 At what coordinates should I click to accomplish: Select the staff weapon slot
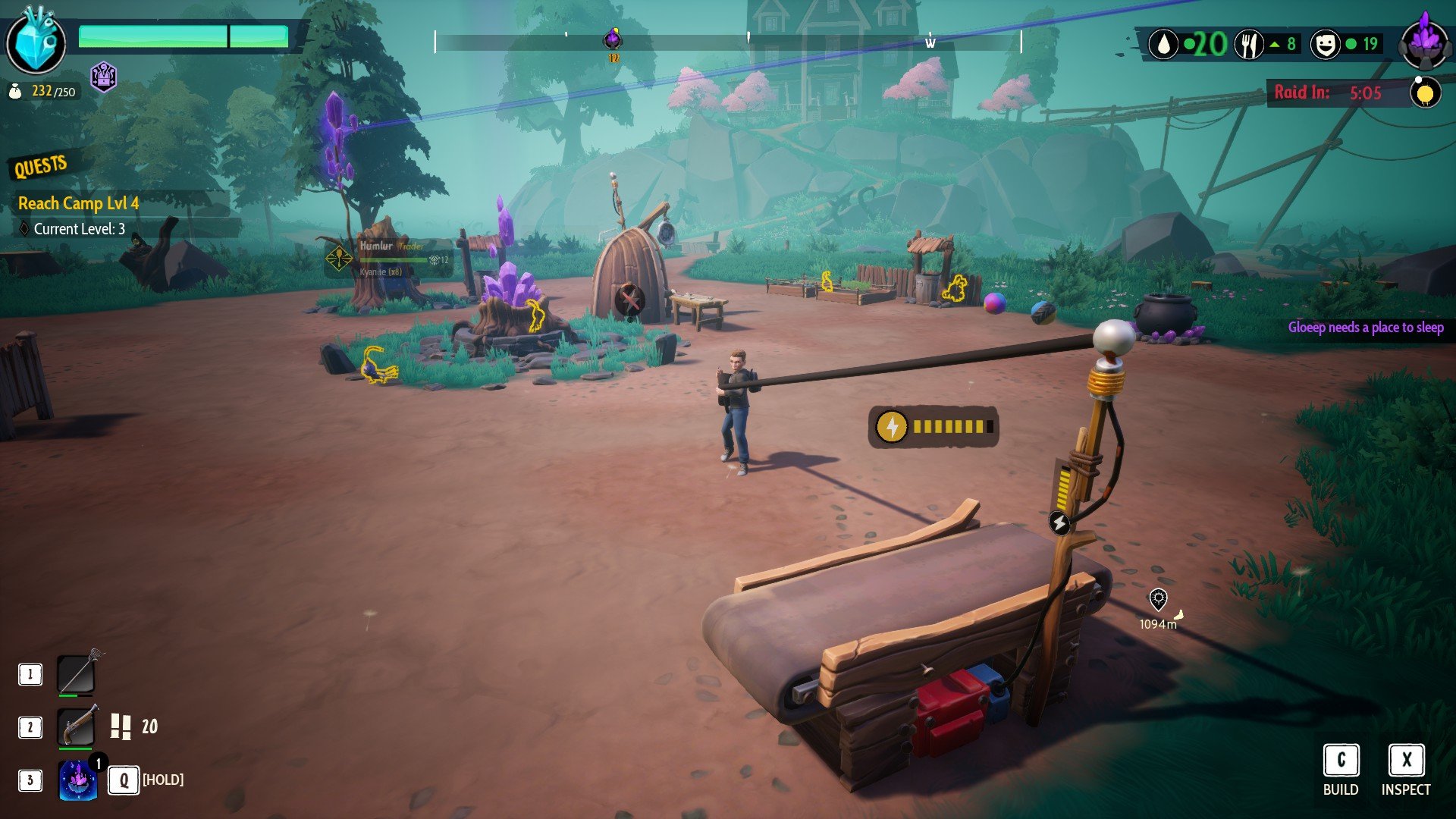(x=77, y=673)
